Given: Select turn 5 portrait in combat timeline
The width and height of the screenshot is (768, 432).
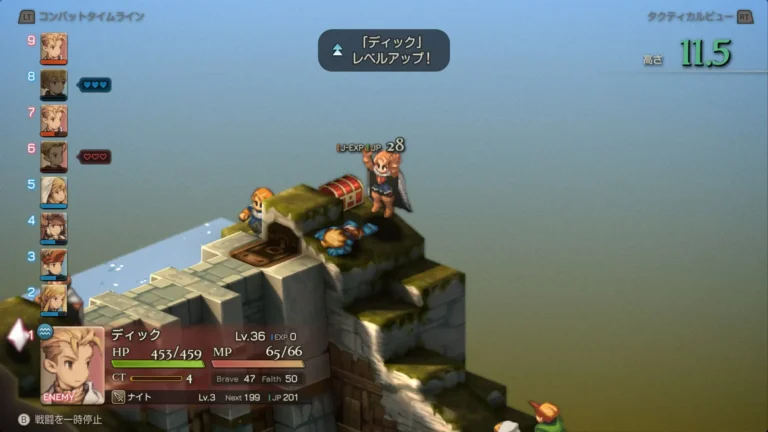Looking at the screenshot, I should pyautogui.click(x=54, y=191).
